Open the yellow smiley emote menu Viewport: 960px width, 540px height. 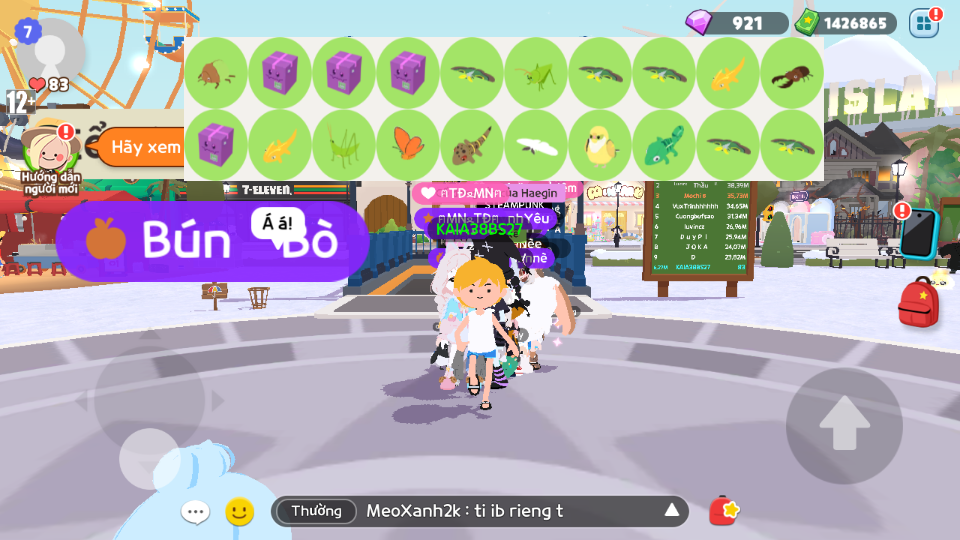click(x=239, y=512)
